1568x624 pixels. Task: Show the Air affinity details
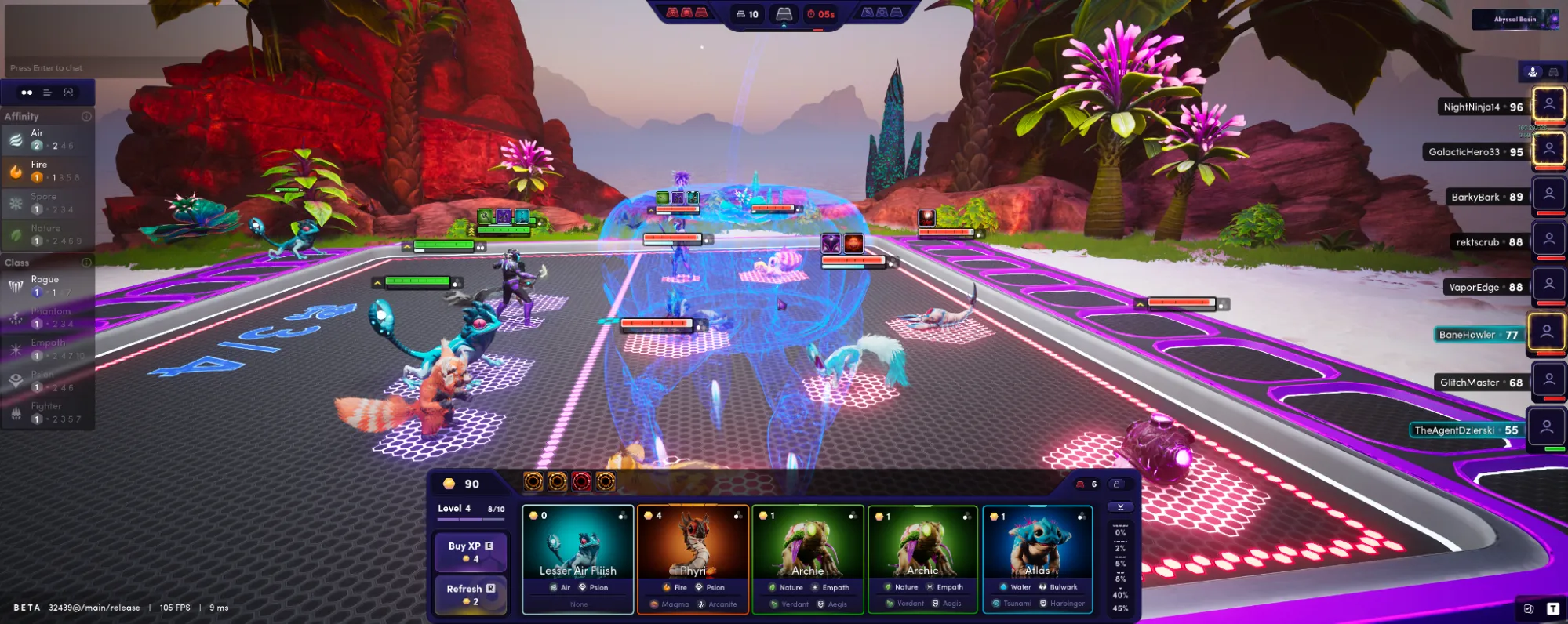click(47, 140)
